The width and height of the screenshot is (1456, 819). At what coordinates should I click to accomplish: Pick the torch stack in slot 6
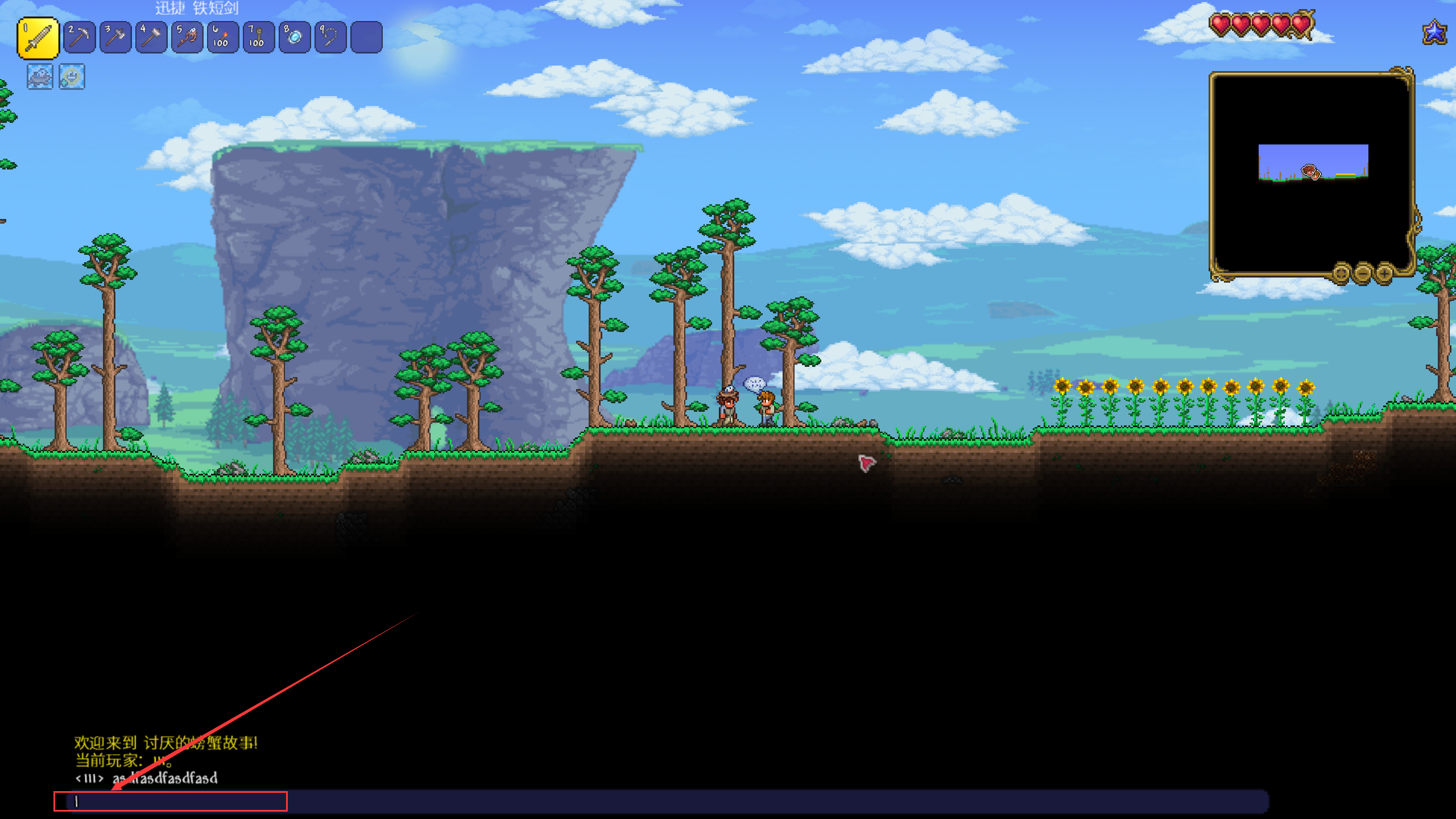[x=223, y=38]
